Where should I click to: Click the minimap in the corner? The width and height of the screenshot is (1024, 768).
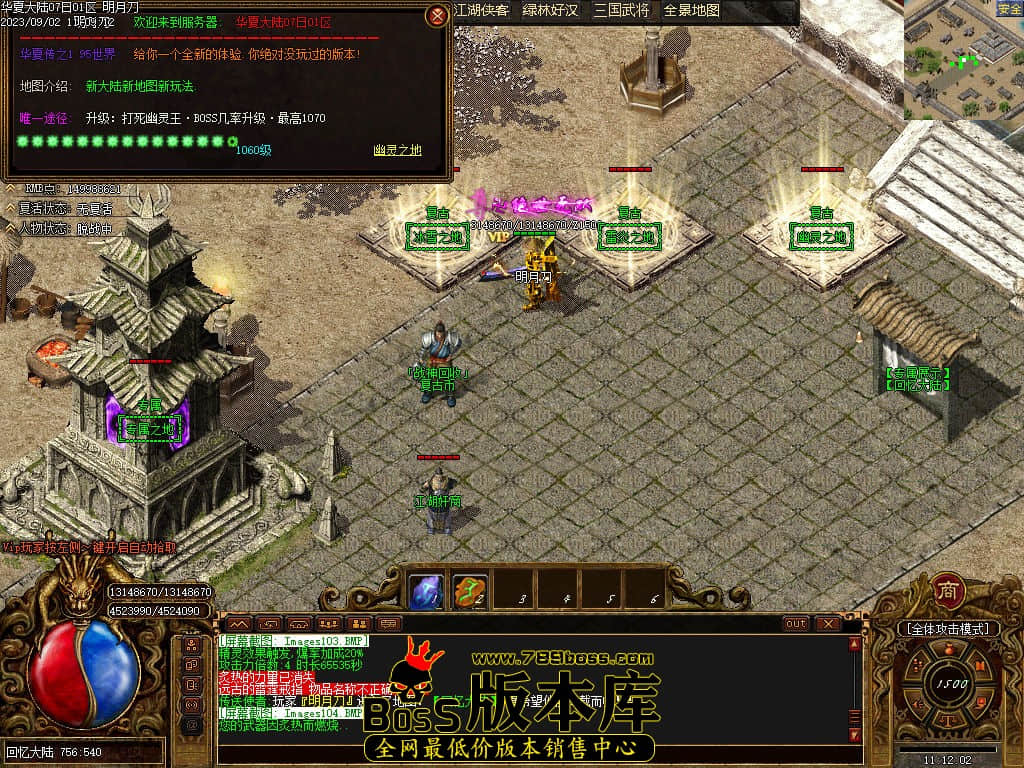point(963,60)
